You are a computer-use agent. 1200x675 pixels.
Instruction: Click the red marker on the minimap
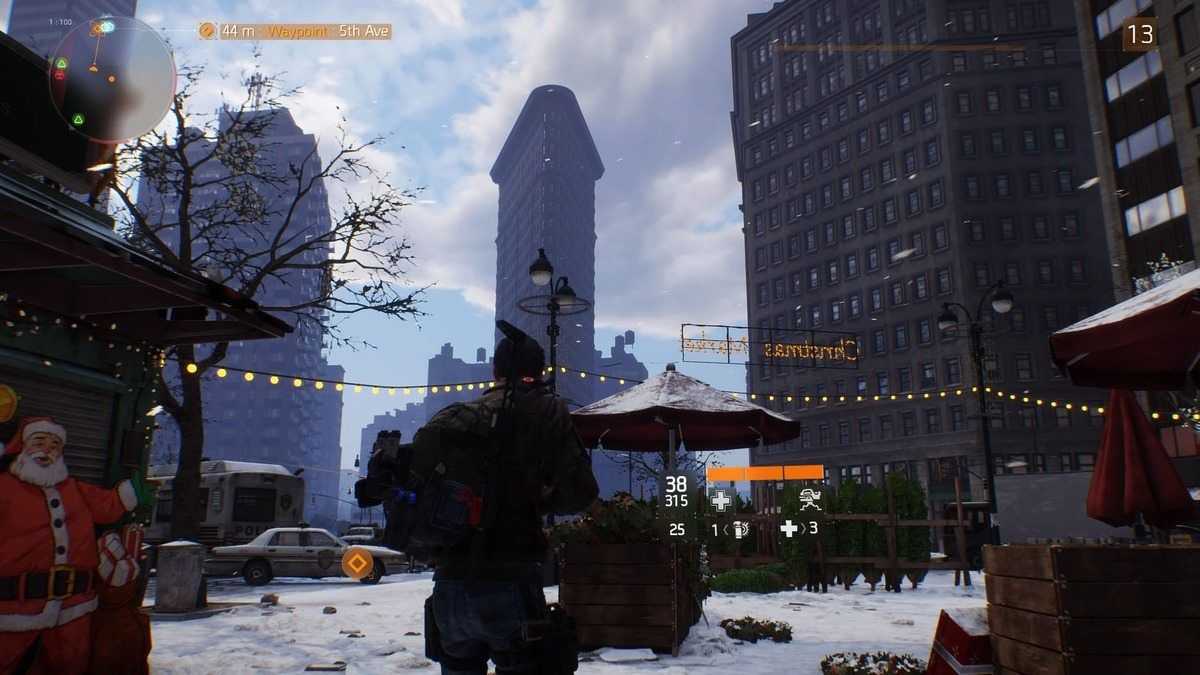[x=60, y=75]
